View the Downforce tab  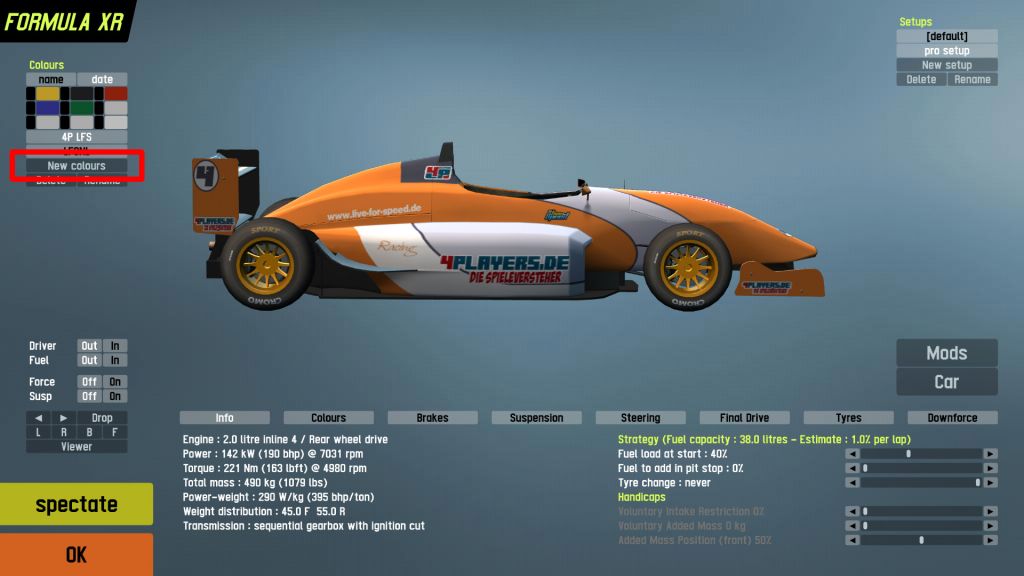point(952,418)
